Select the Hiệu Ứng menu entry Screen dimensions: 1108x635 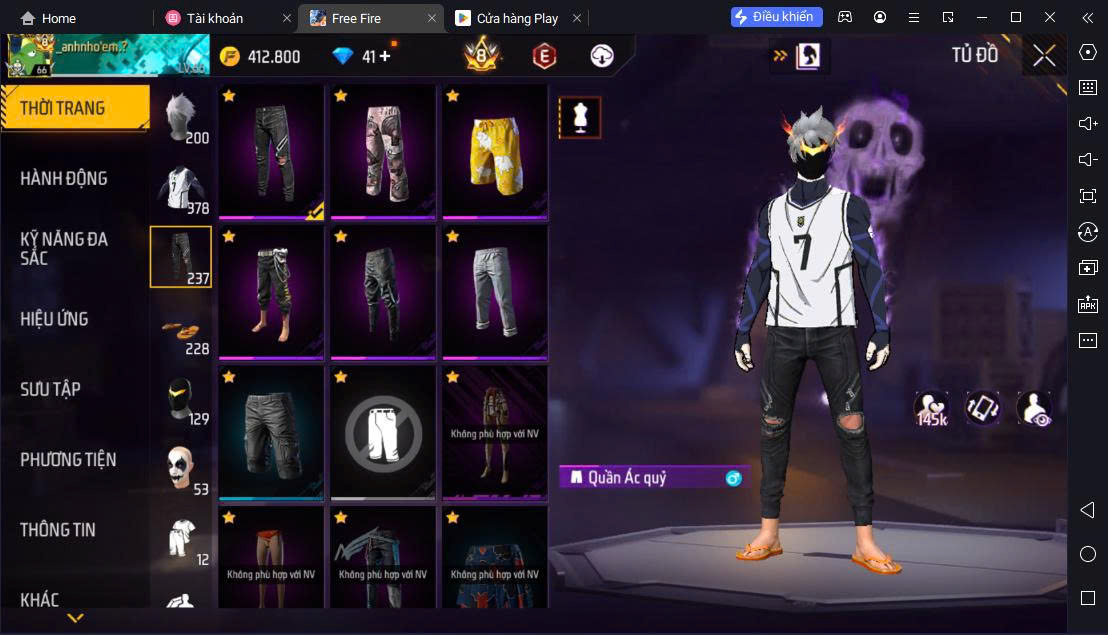(55, 319)
